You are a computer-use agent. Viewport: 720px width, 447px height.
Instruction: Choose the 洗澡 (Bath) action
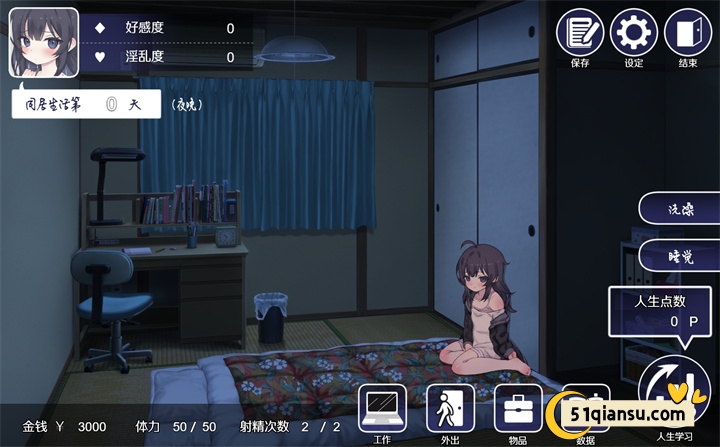coord(681,211)
